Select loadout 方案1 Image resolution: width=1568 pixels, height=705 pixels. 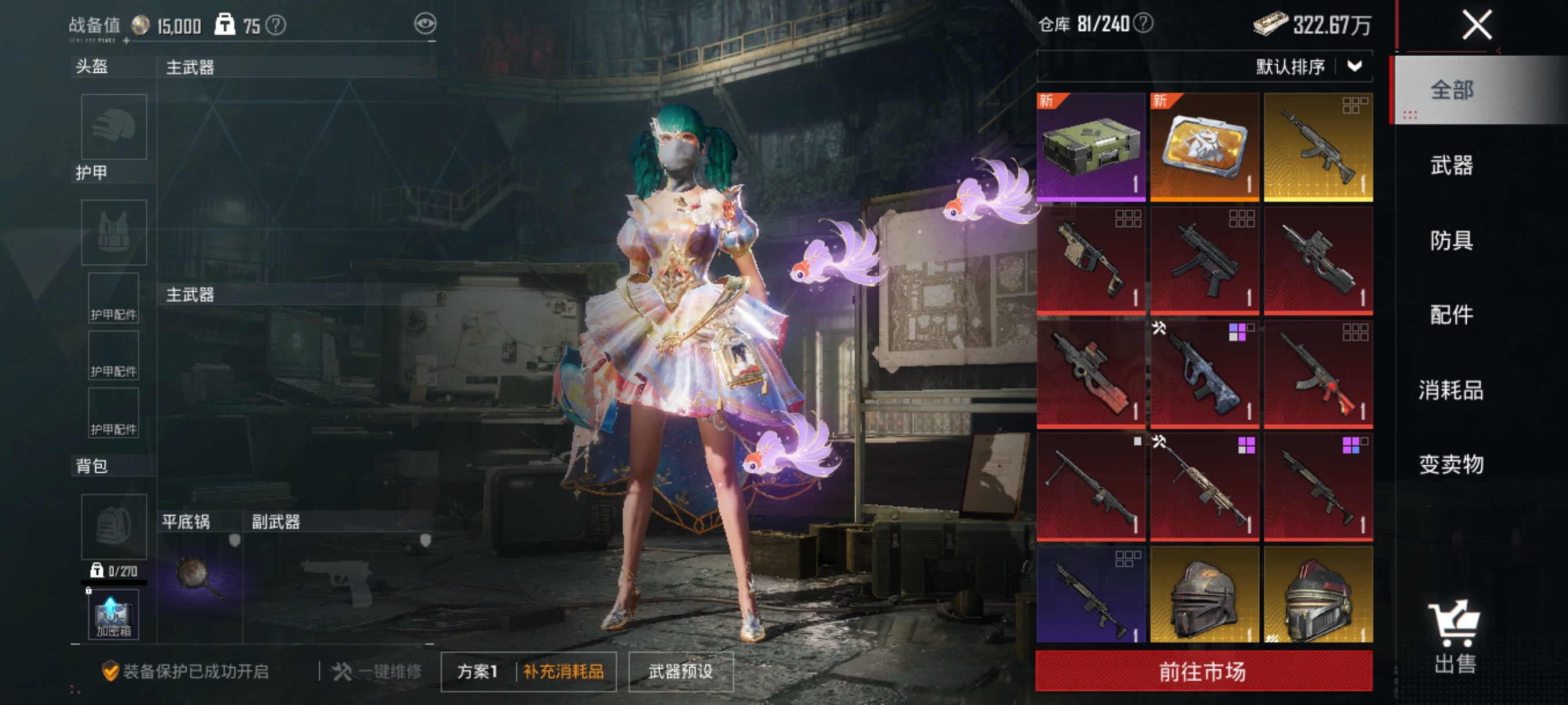tap(477, 671)
